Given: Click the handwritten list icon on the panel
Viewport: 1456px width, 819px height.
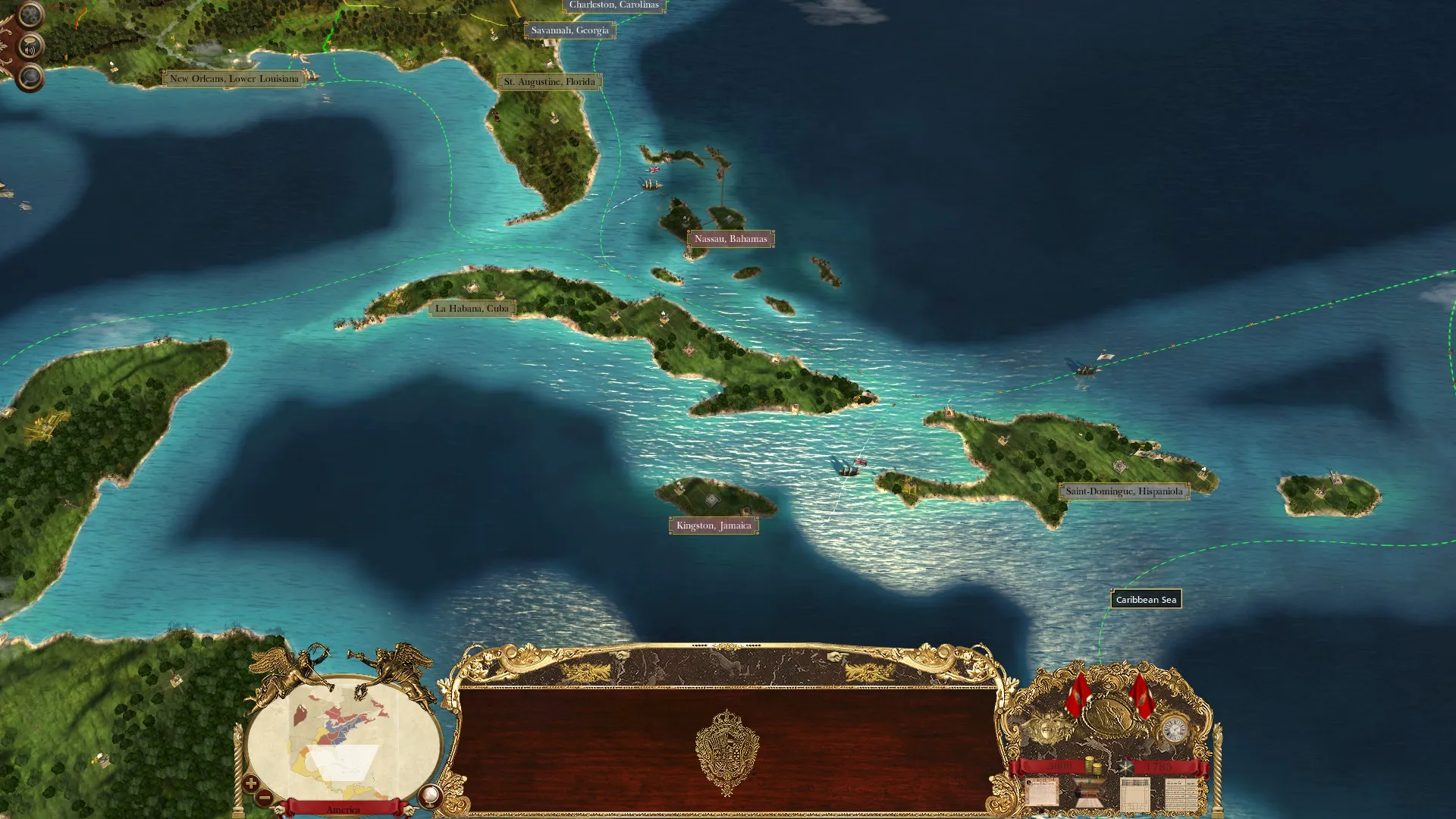Looking at the screenshot, I should point(1180,794).
